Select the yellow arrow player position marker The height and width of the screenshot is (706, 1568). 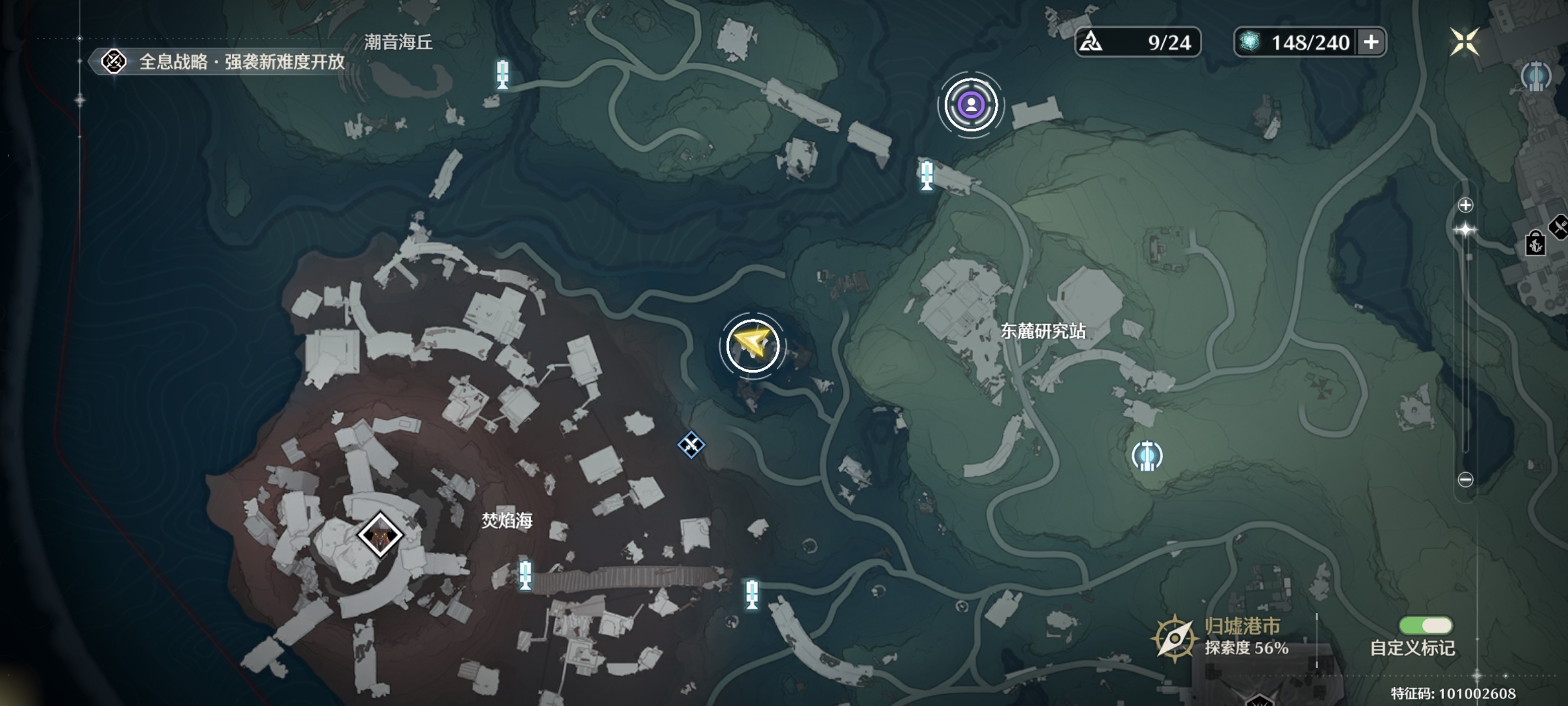[752, 345]
